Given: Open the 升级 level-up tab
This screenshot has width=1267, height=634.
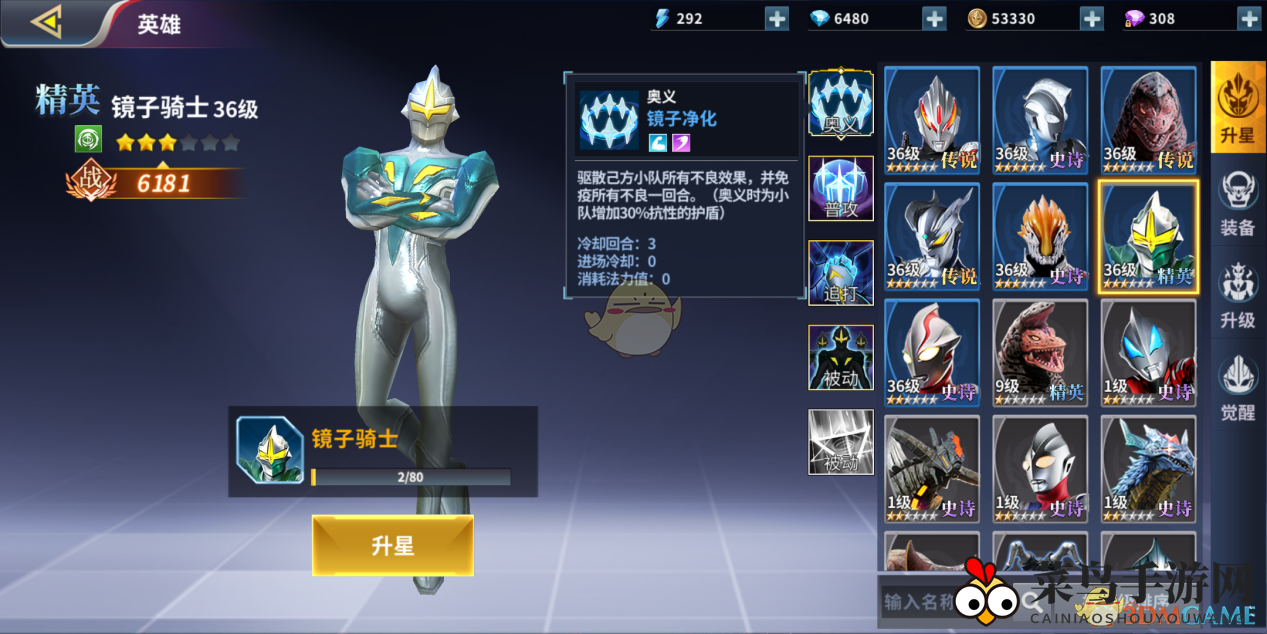Looking at the screenshot, I should (1237, 297).
